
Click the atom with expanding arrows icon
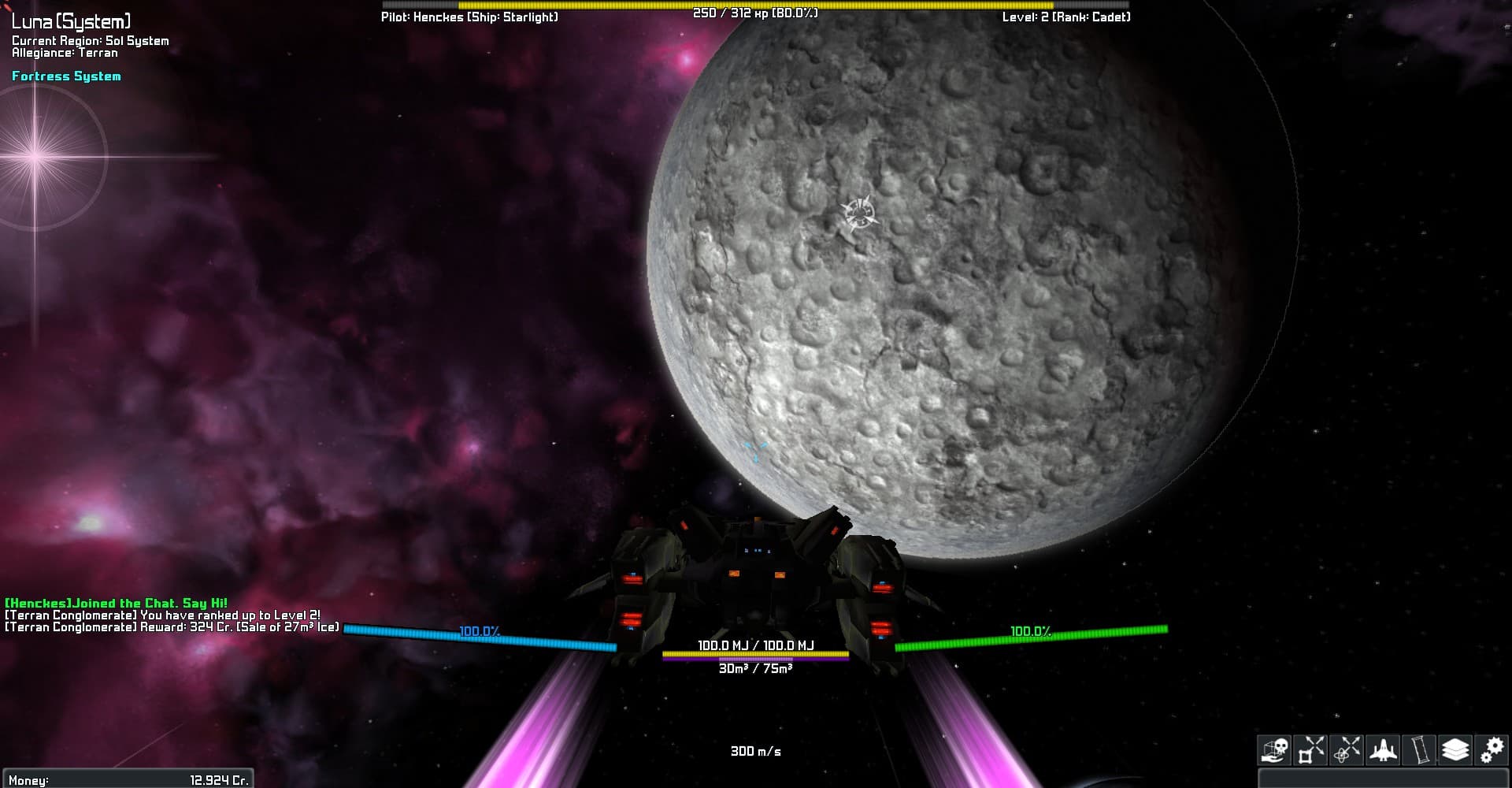pos(1347,750)
